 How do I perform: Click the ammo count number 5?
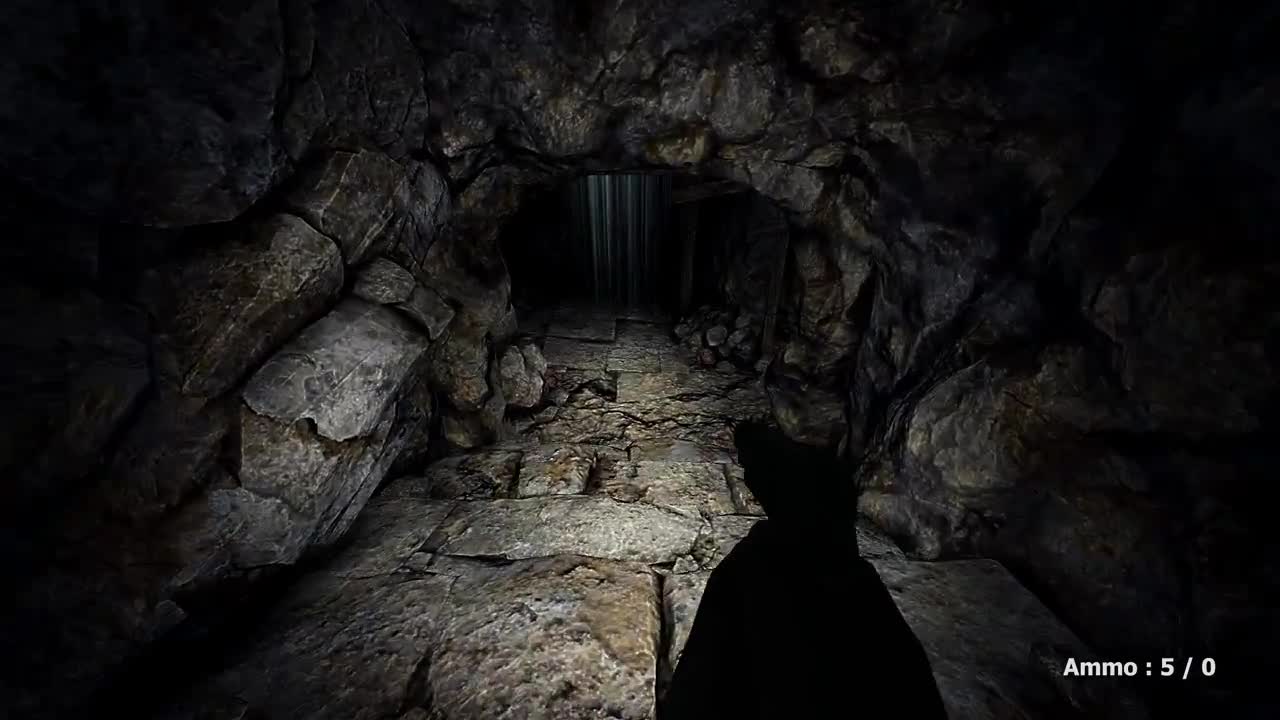[1168, 667]
